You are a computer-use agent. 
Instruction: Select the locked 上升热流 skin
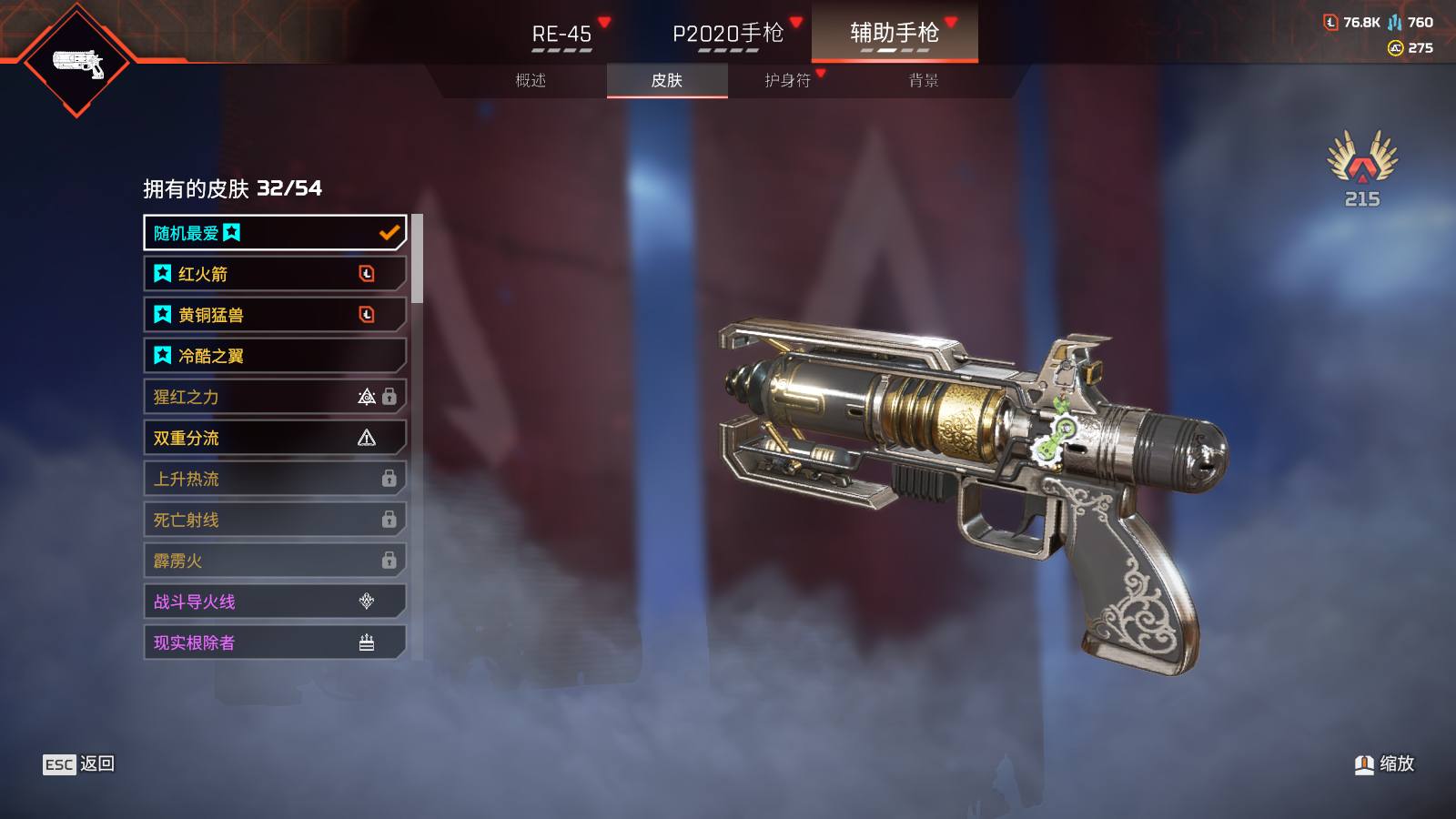(274, 479)
